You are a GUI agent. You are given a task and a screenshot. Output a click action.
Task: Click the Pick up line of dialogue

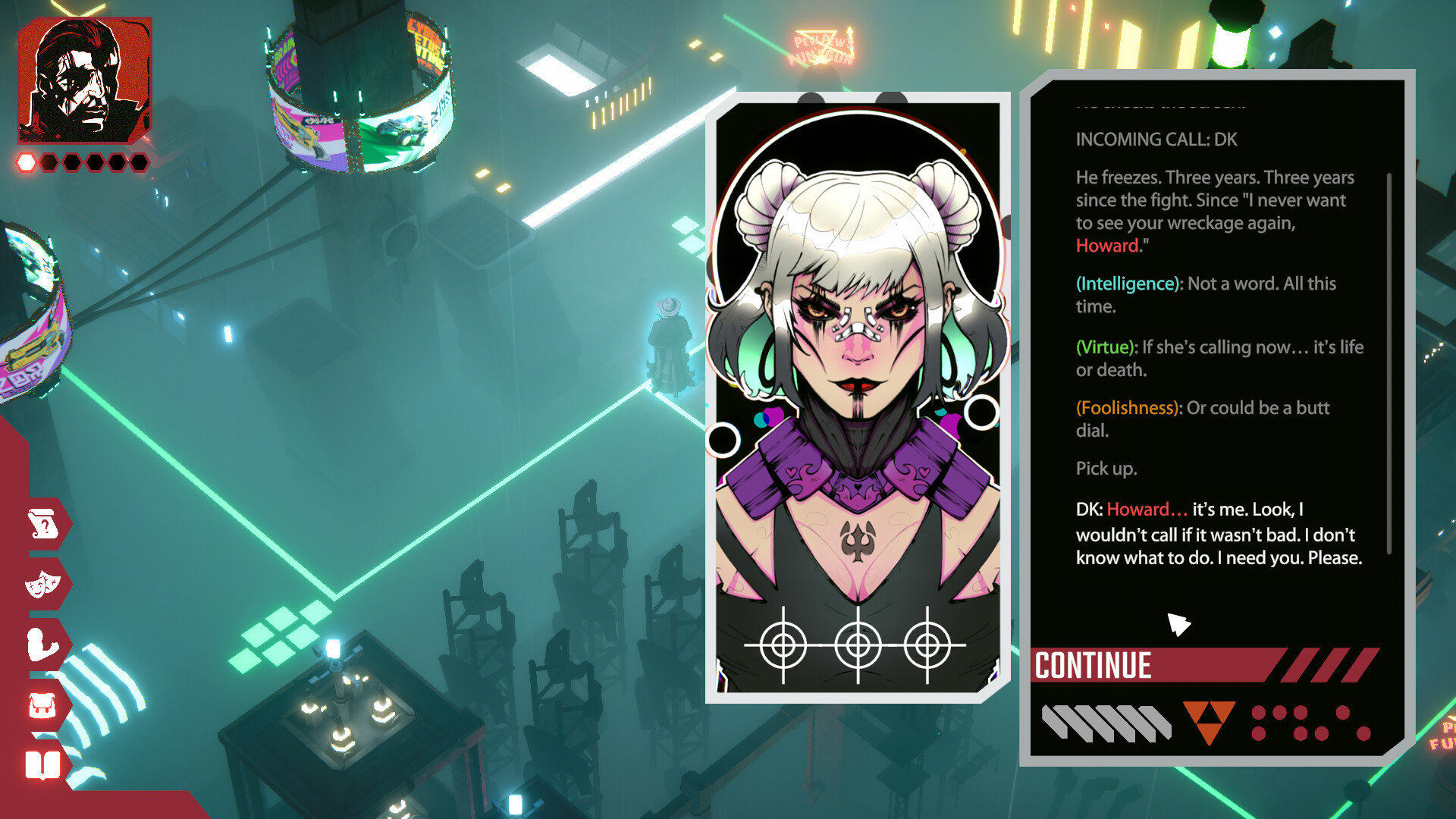(x=1106, y=469)
